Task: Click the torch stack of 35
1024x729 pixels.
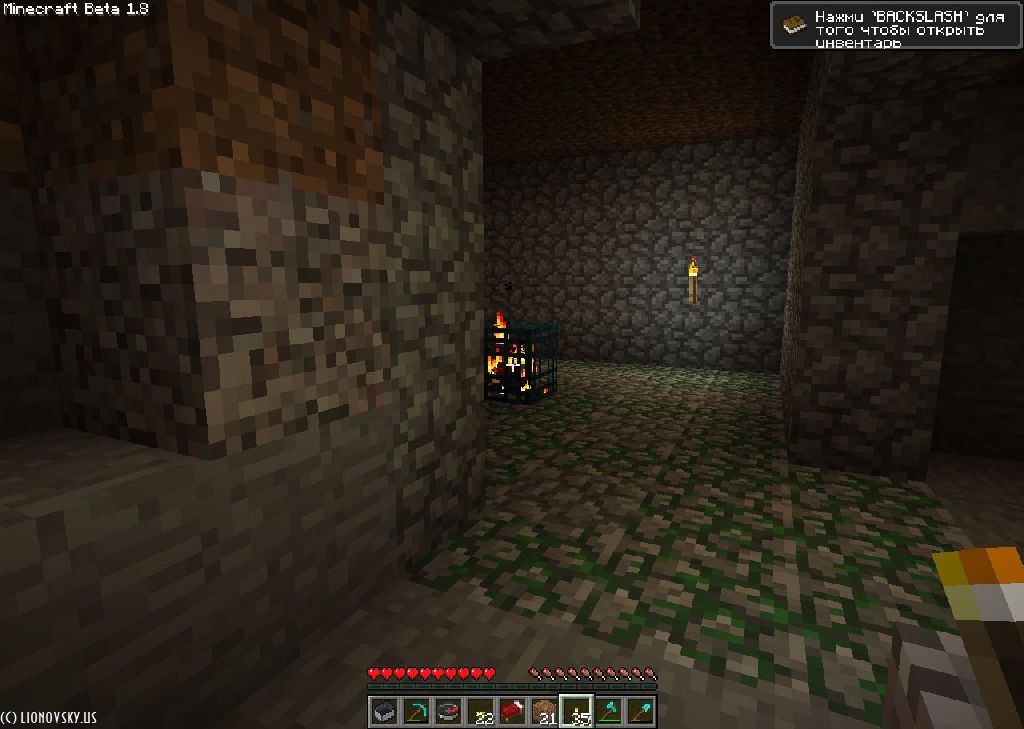Action: tap(576, 712)
